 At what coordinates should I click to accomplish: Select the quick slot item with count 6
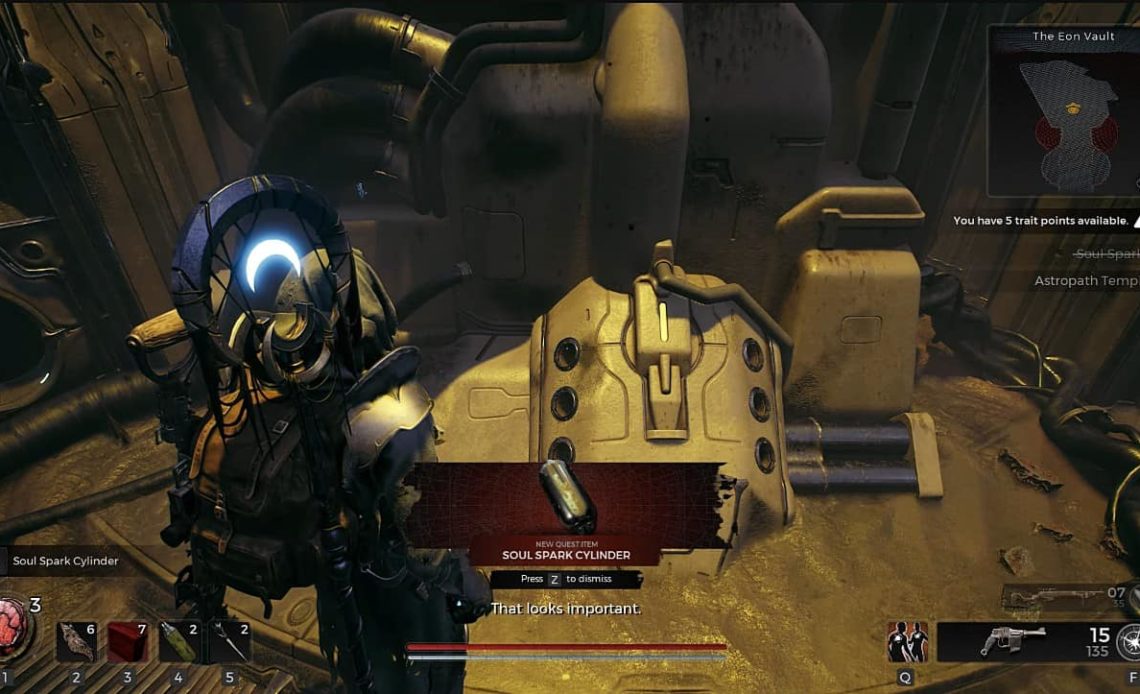coord(76,642)
